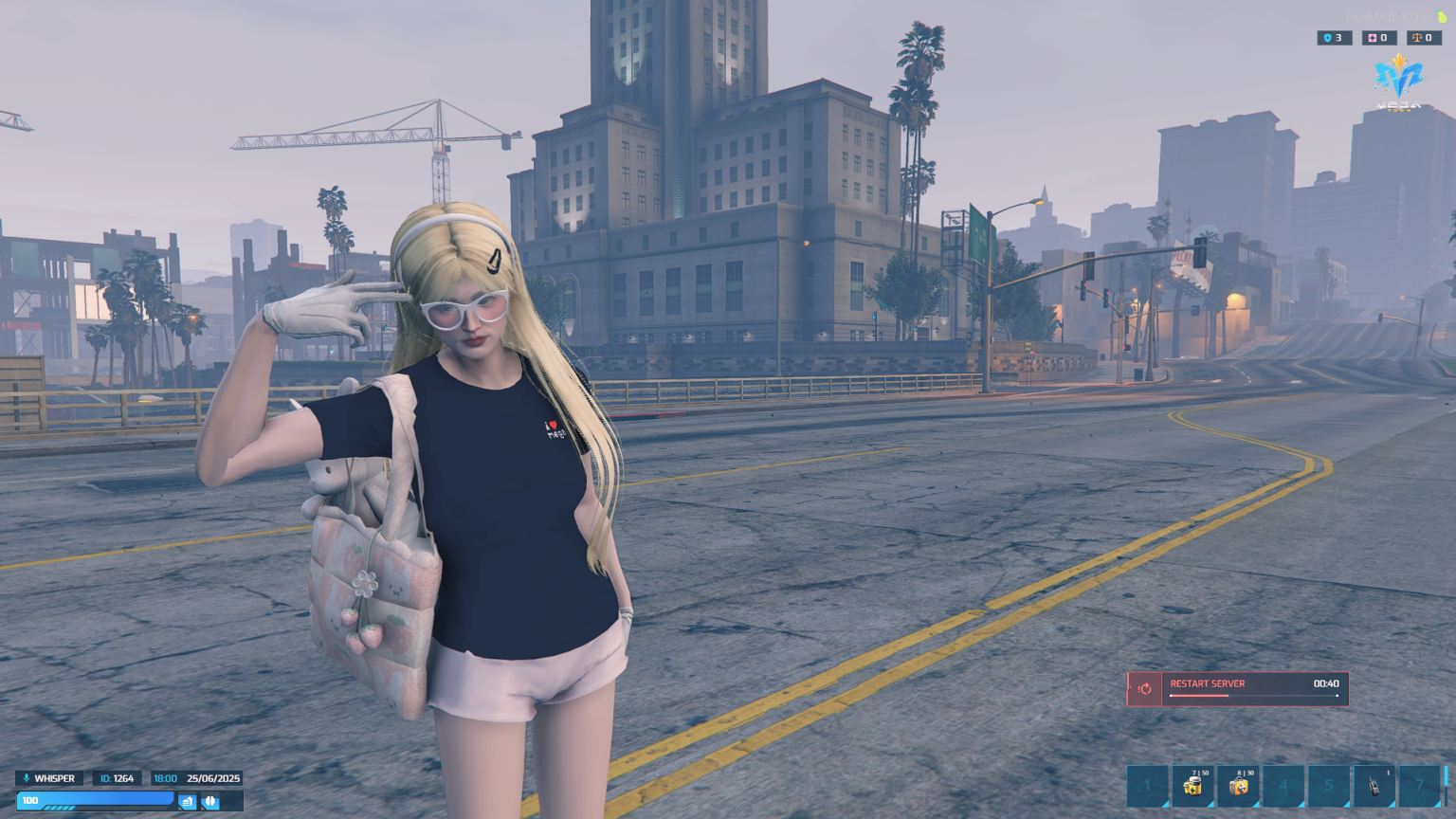The image size is (1456, 819).
Task: Click the microphone icon next to WHISPER
Action: pyautogui.click(x=27, y=778)
